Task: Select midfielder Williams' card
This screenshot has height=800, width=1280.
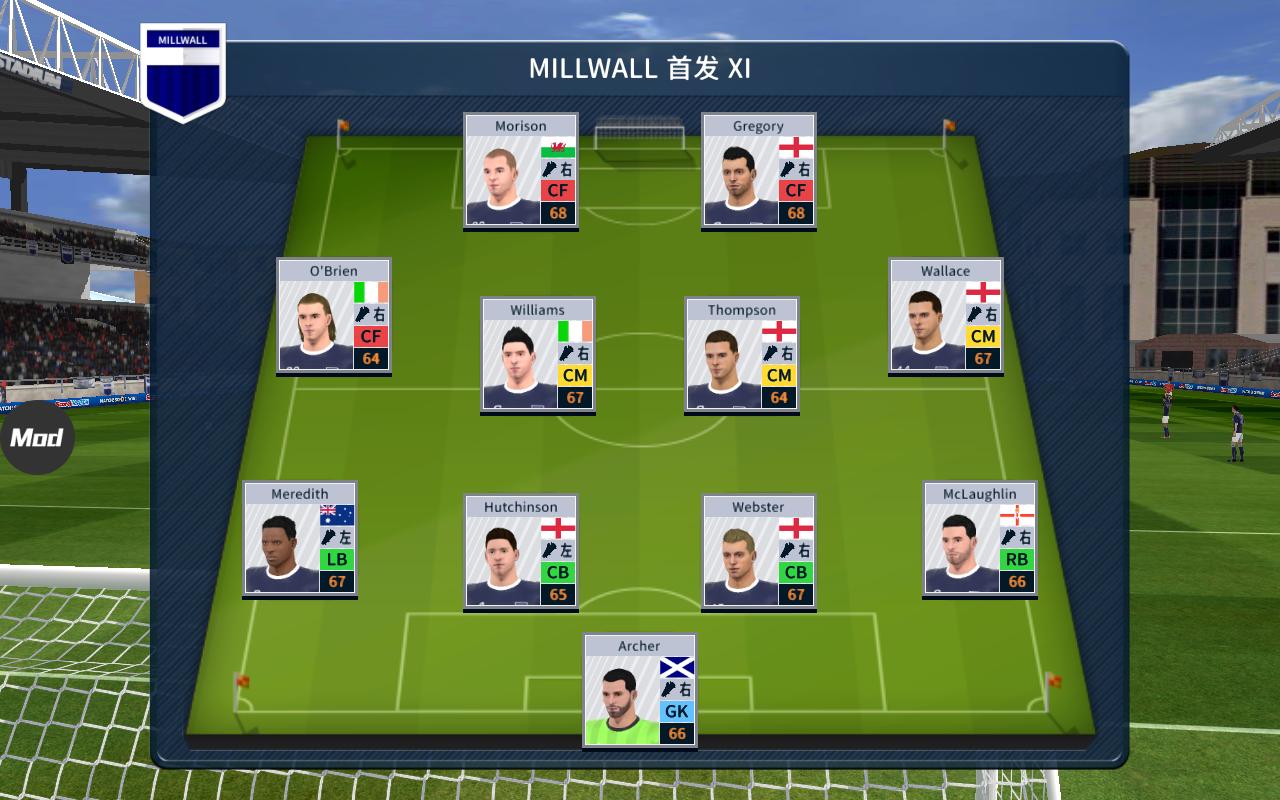Action: tap(537, 355)
